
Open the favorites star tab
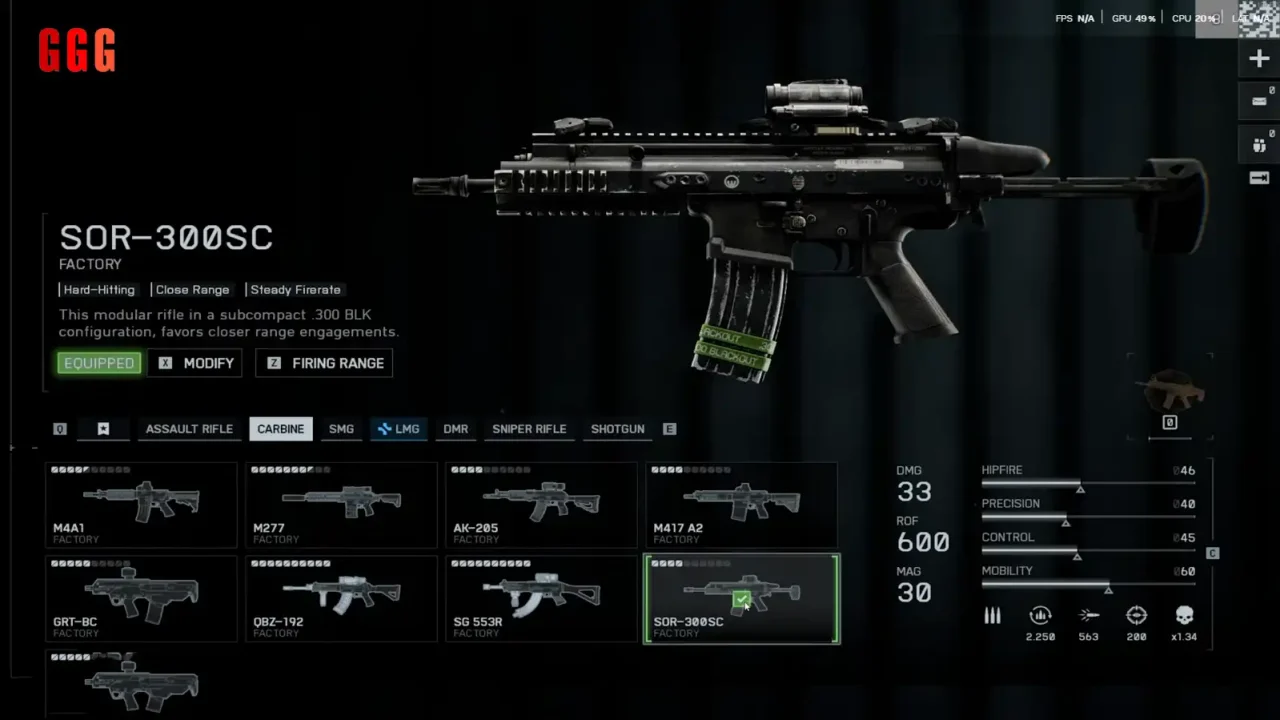coord(103,429)
